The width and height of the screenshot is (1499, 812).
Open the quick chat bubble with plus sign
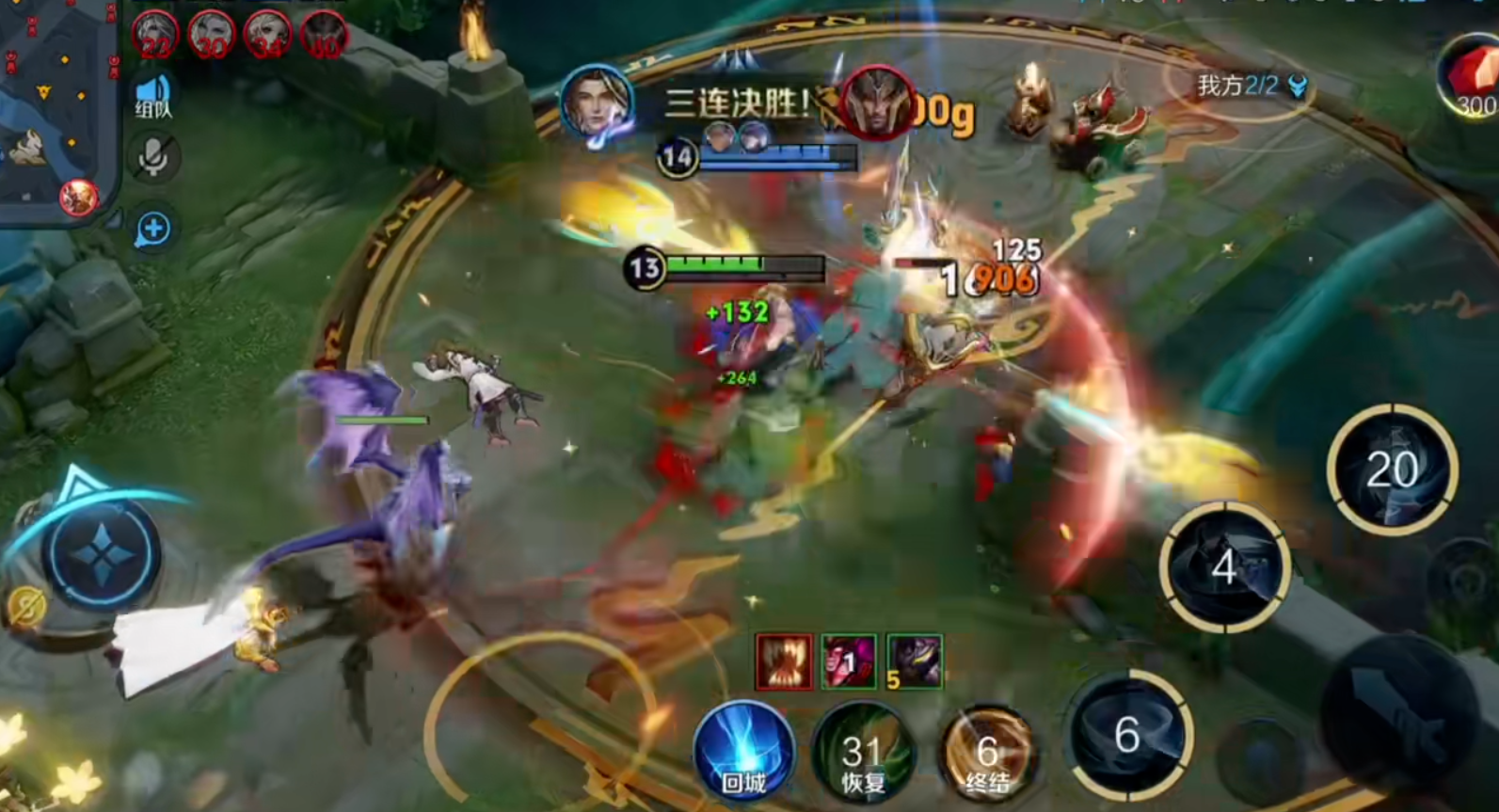click(x=152, y=229)
